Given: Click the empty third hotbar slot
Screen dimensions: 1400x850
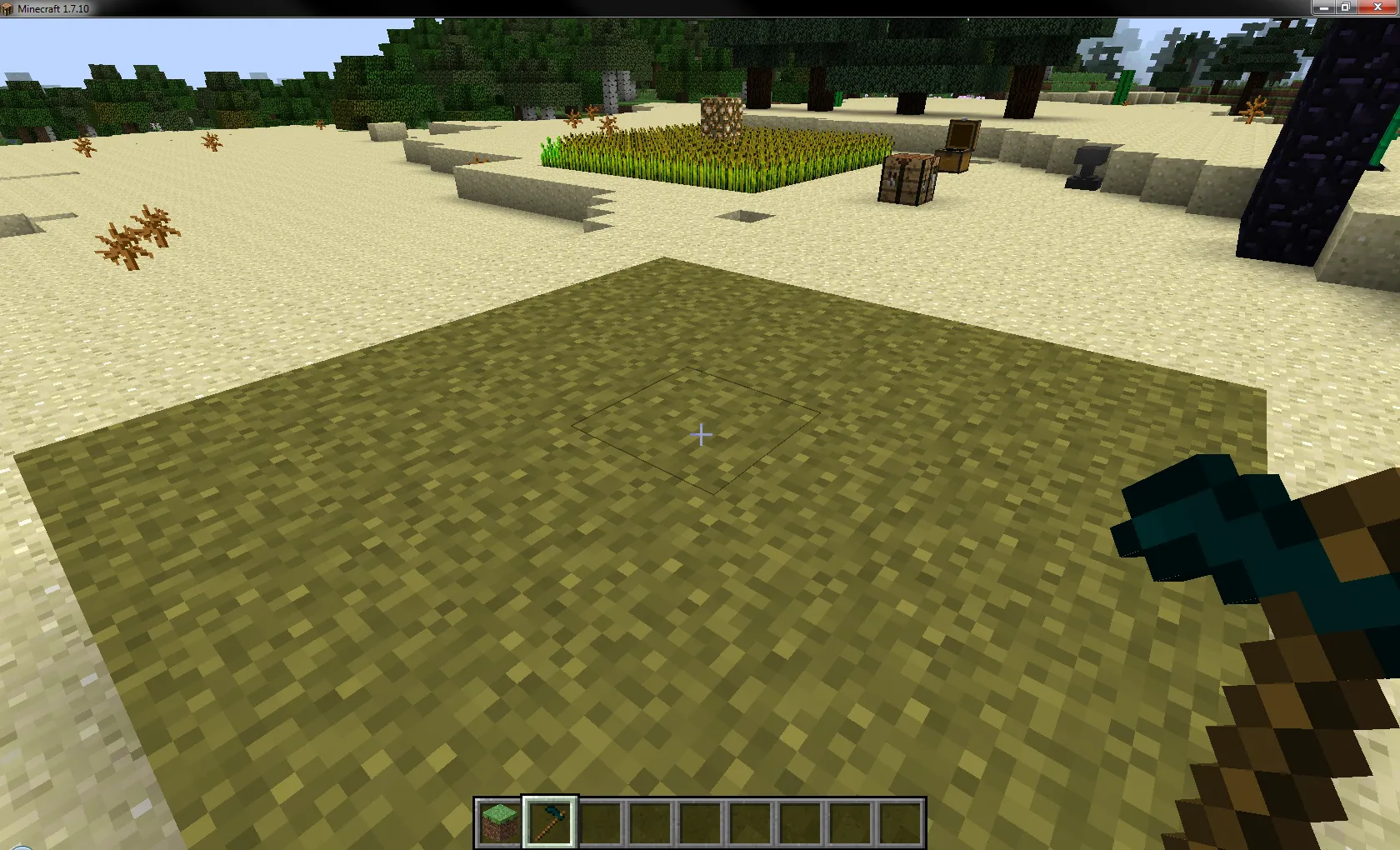Looking at the screenshot, I should click(x=602, y=821).
